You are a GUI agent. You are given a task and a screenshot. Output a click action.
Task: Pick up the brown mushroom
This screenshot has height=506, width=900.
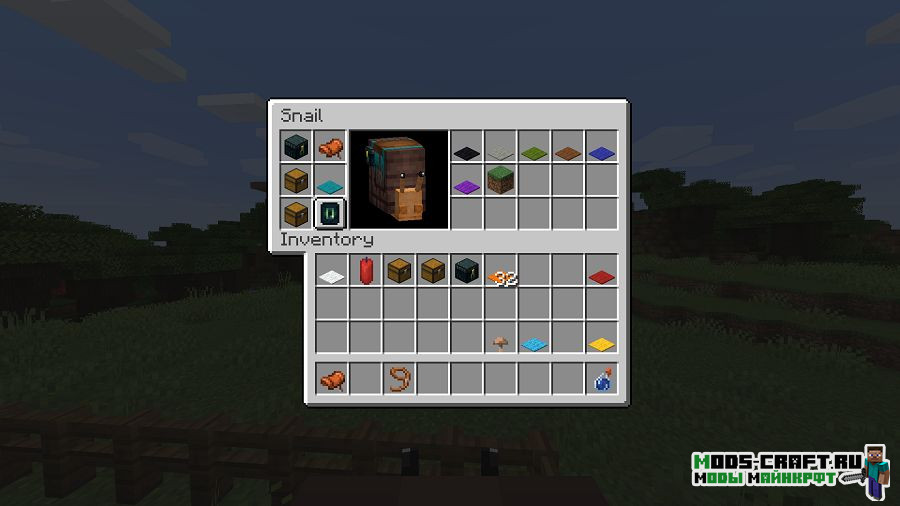click(x=500, y=342)
